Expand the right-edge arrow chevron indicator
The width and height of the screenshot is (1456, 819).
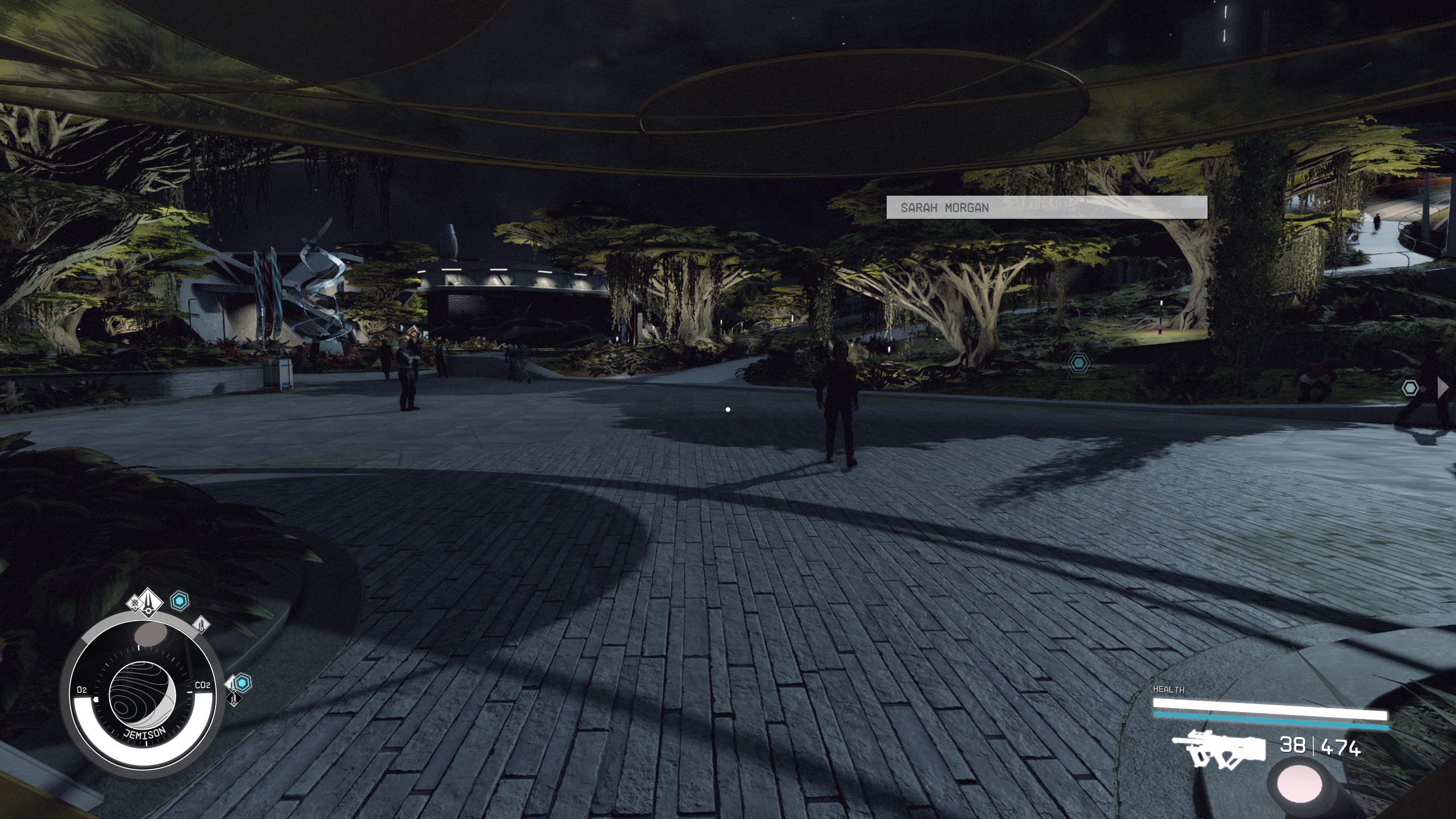coord(1443,387)
